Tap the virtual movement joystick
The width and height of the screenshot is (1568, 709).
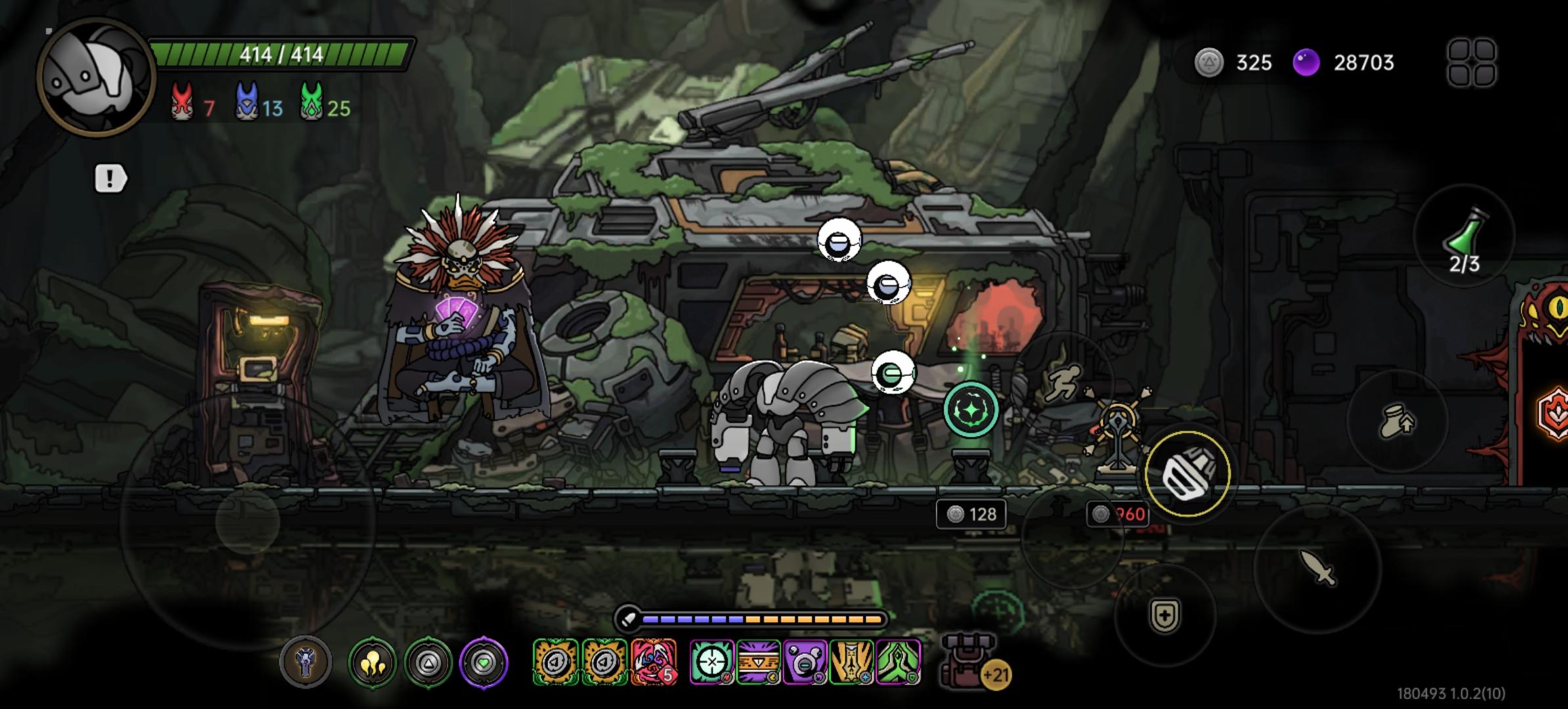point(248,523)
